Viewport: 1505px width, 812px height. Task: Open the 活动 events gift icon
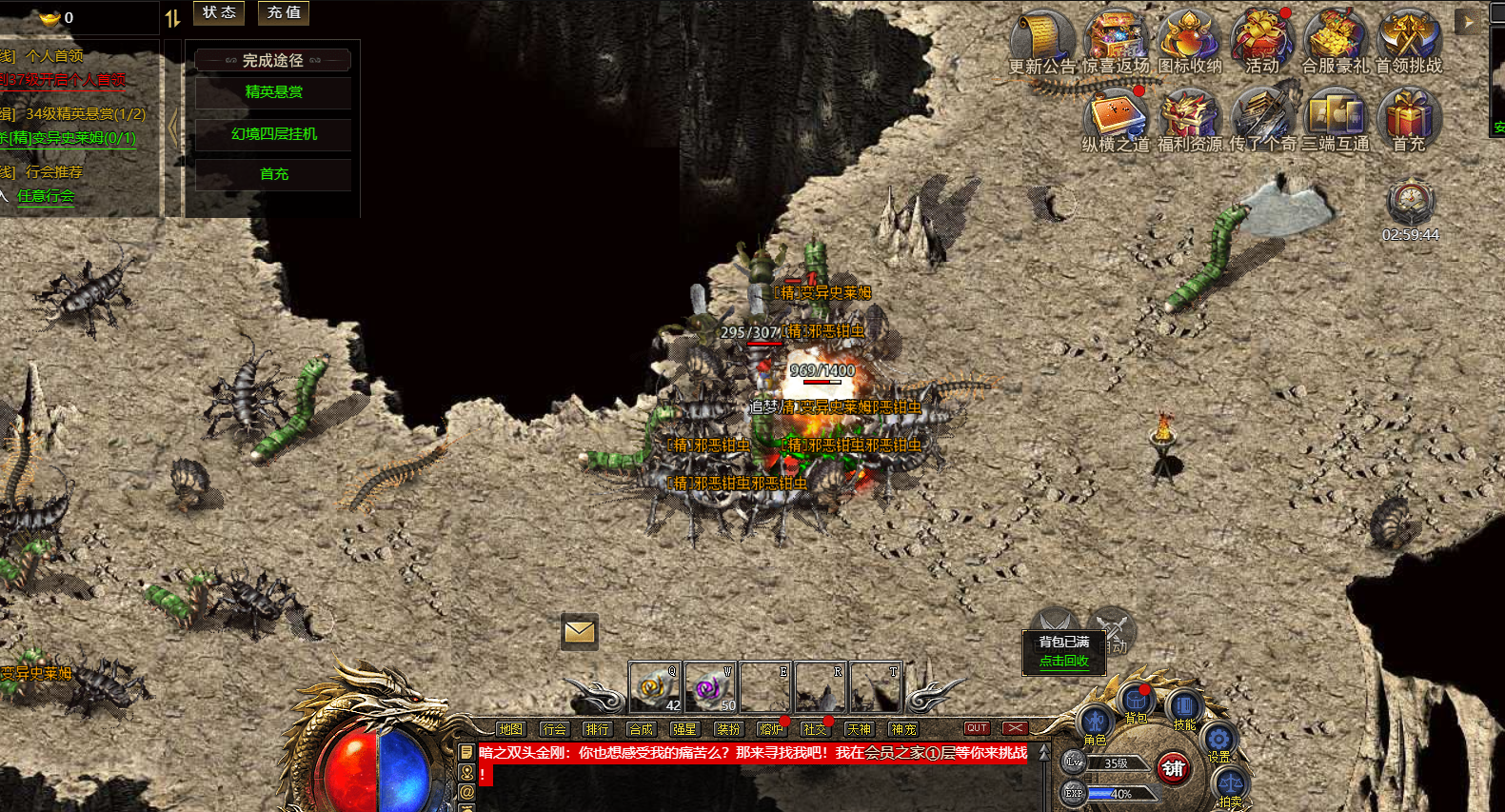click(x=1261, y=39)
